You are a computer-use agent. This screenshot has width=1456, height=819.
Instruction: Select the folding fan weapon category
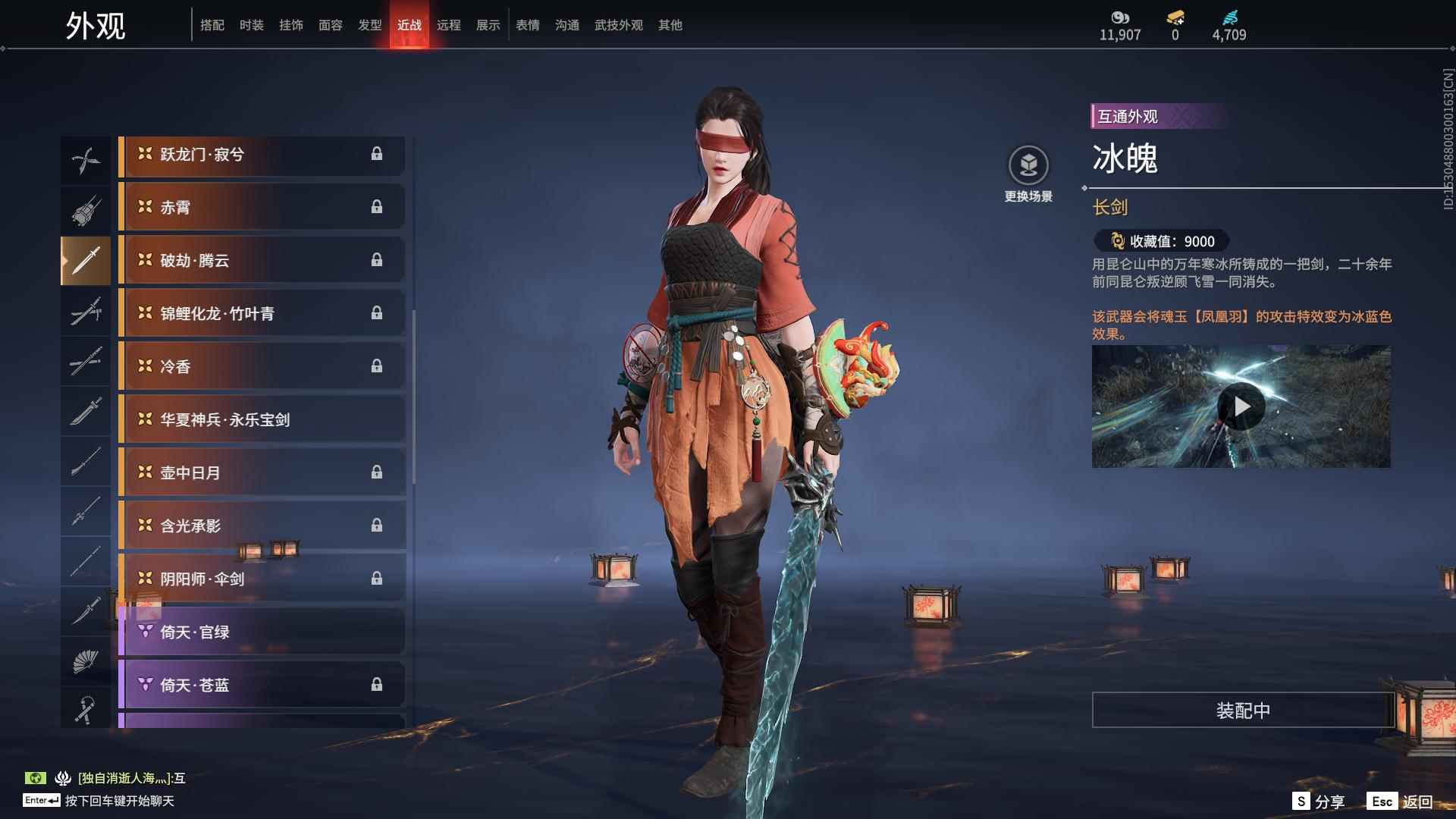tap(86, 661)
